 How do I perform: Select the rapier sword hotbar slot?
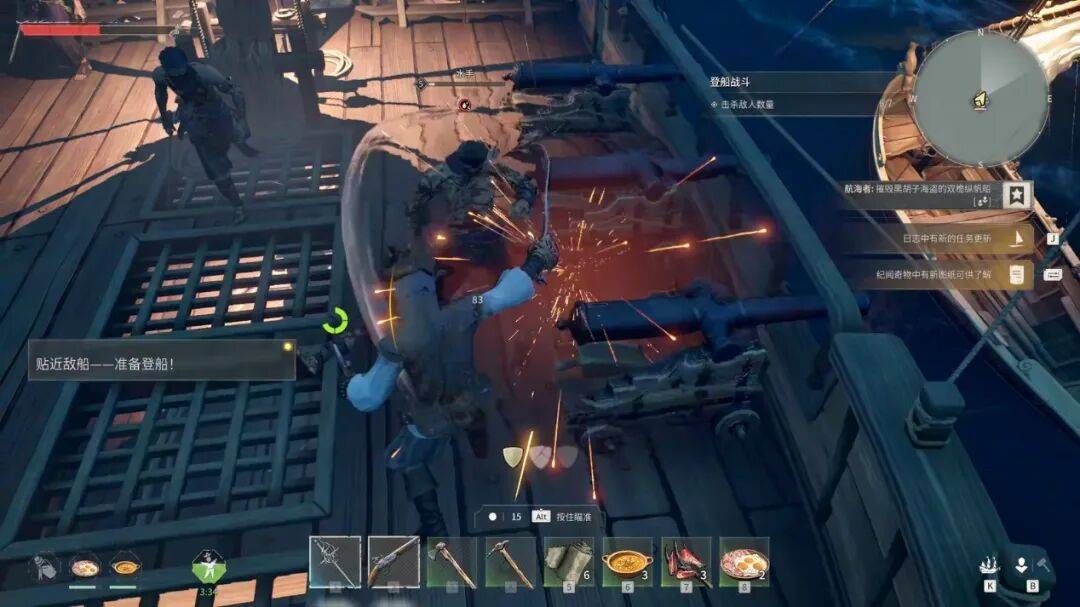click(x=335, y=562)
